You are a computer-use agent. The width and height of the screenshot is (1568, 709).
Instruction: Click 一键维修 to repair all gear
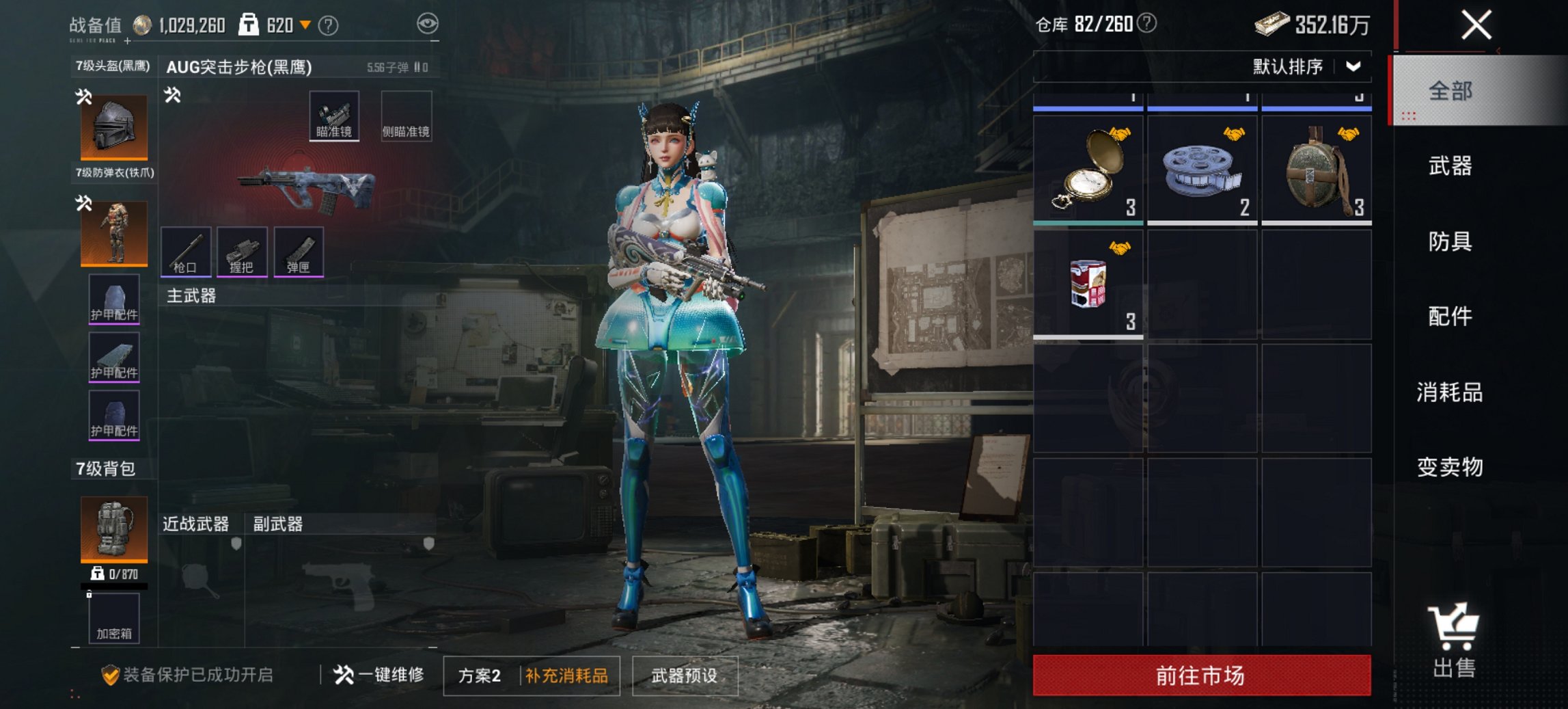(379, 675)
